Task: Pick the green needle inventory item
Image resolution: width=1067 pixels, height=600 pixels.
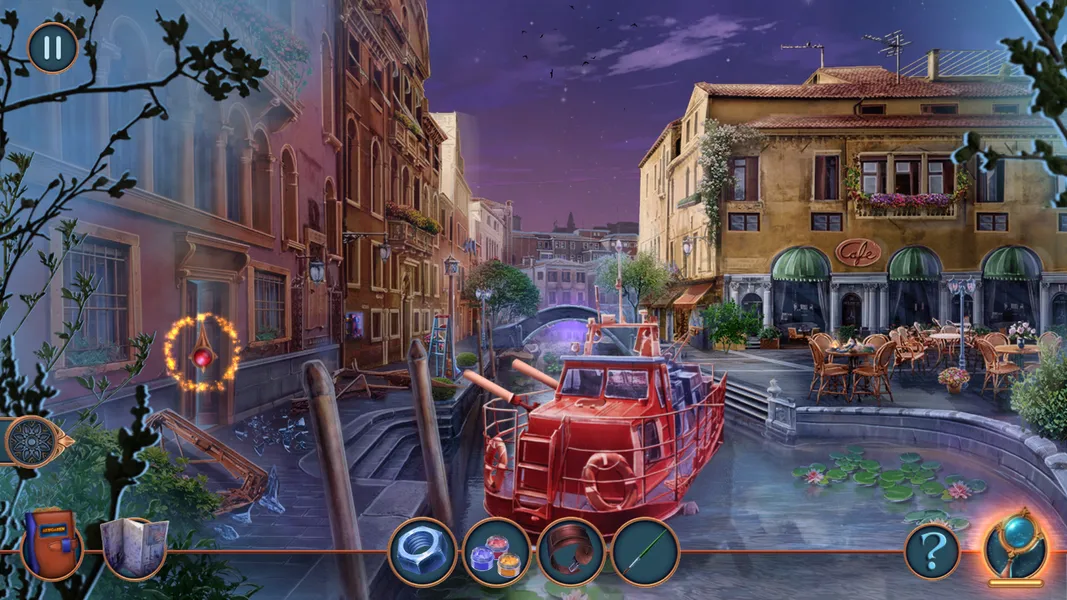Action: 645,552
